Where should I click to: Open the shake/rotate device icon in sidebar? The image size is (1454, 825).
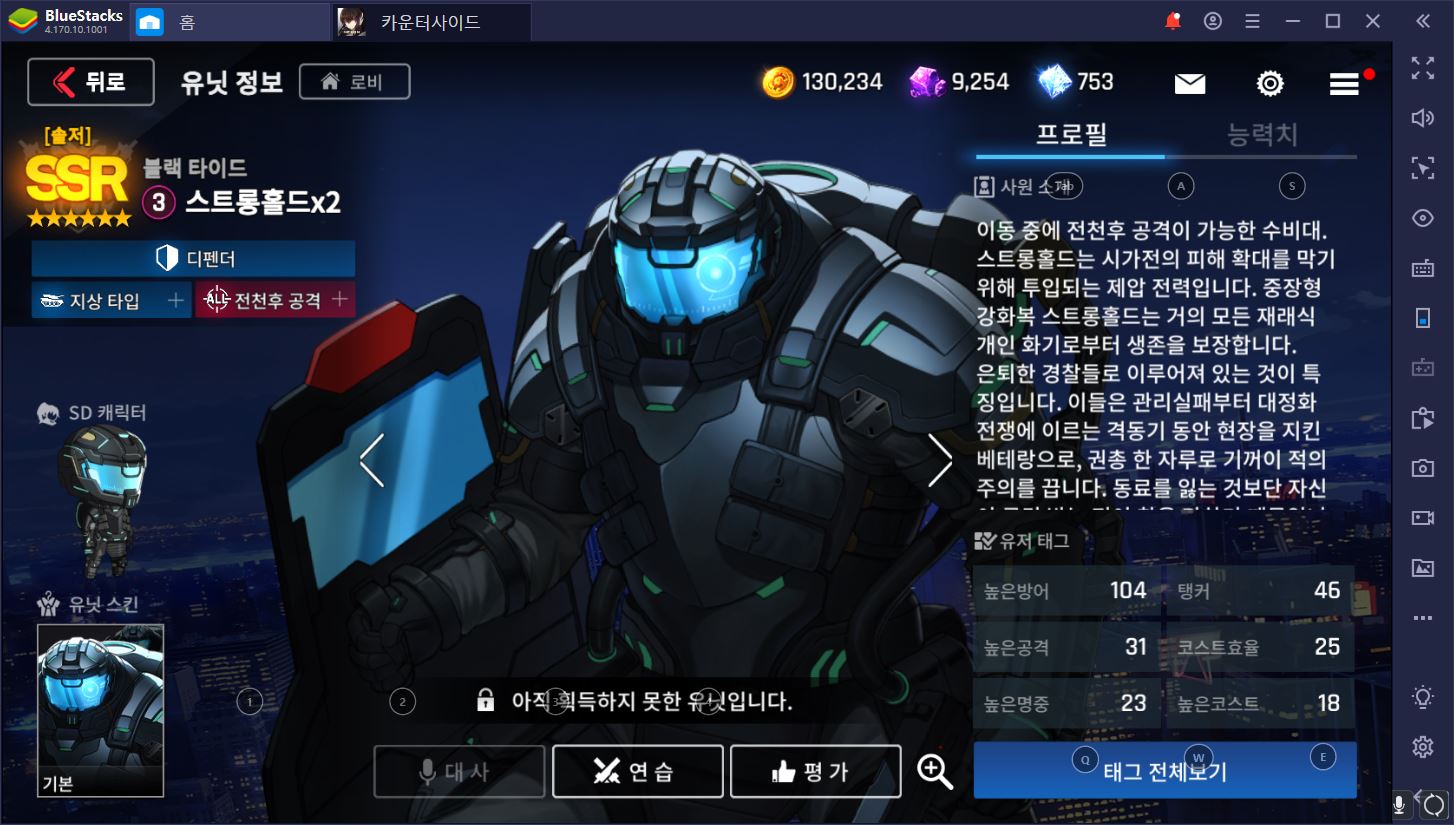point(1423,318)
